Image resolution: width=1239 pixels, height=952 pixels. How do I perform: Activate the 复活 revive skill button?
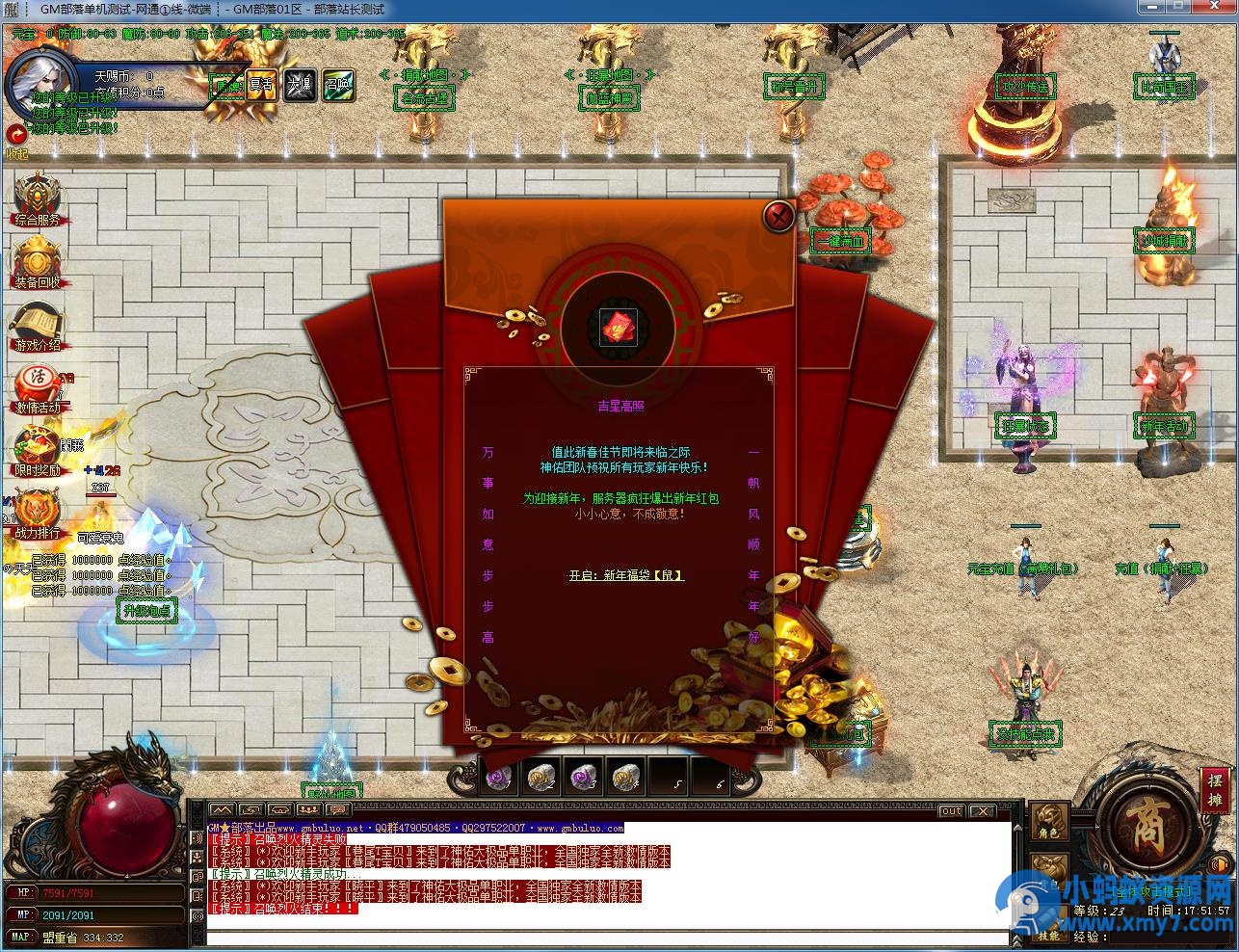coord(261,86)
